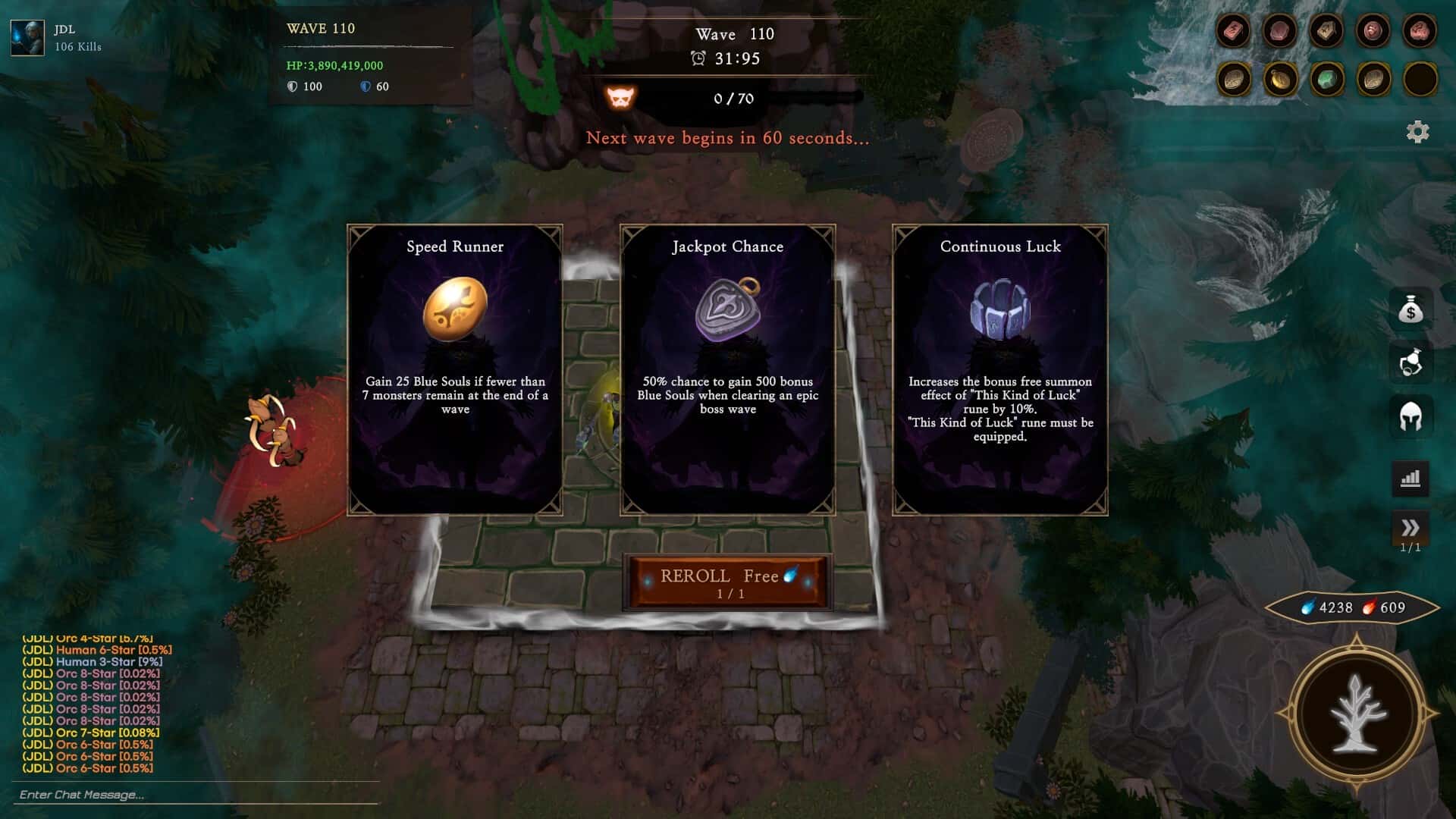Use the free REROLL button
Image resolution: width=1456 pixels, height=819 pixels.
coord(727,582)
